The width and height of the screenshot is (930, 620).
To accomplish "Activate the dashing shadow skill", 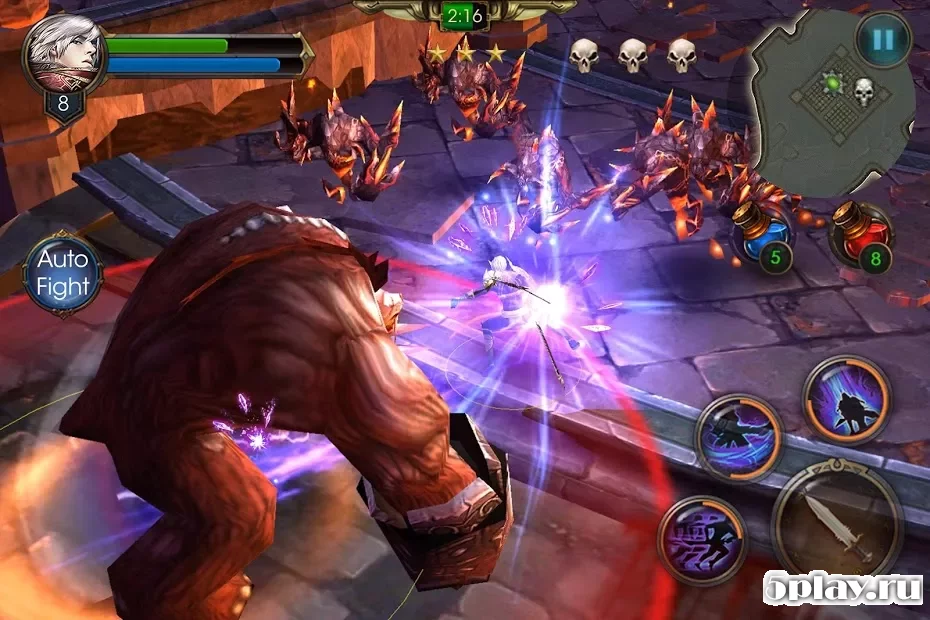I will [739, 438].
